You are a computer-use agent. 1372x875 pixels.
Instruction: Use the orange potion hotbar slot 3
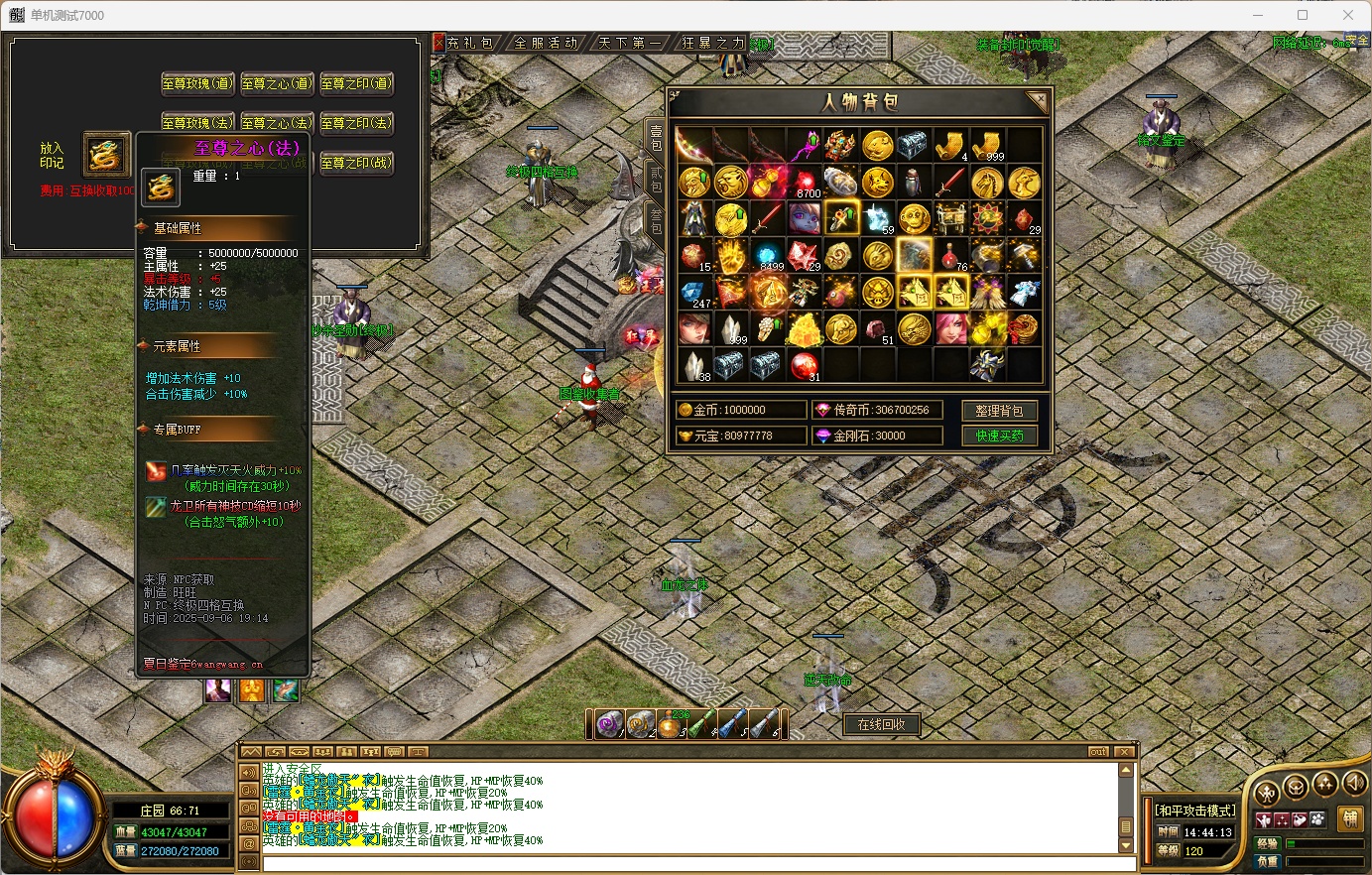tap(671, 724)
